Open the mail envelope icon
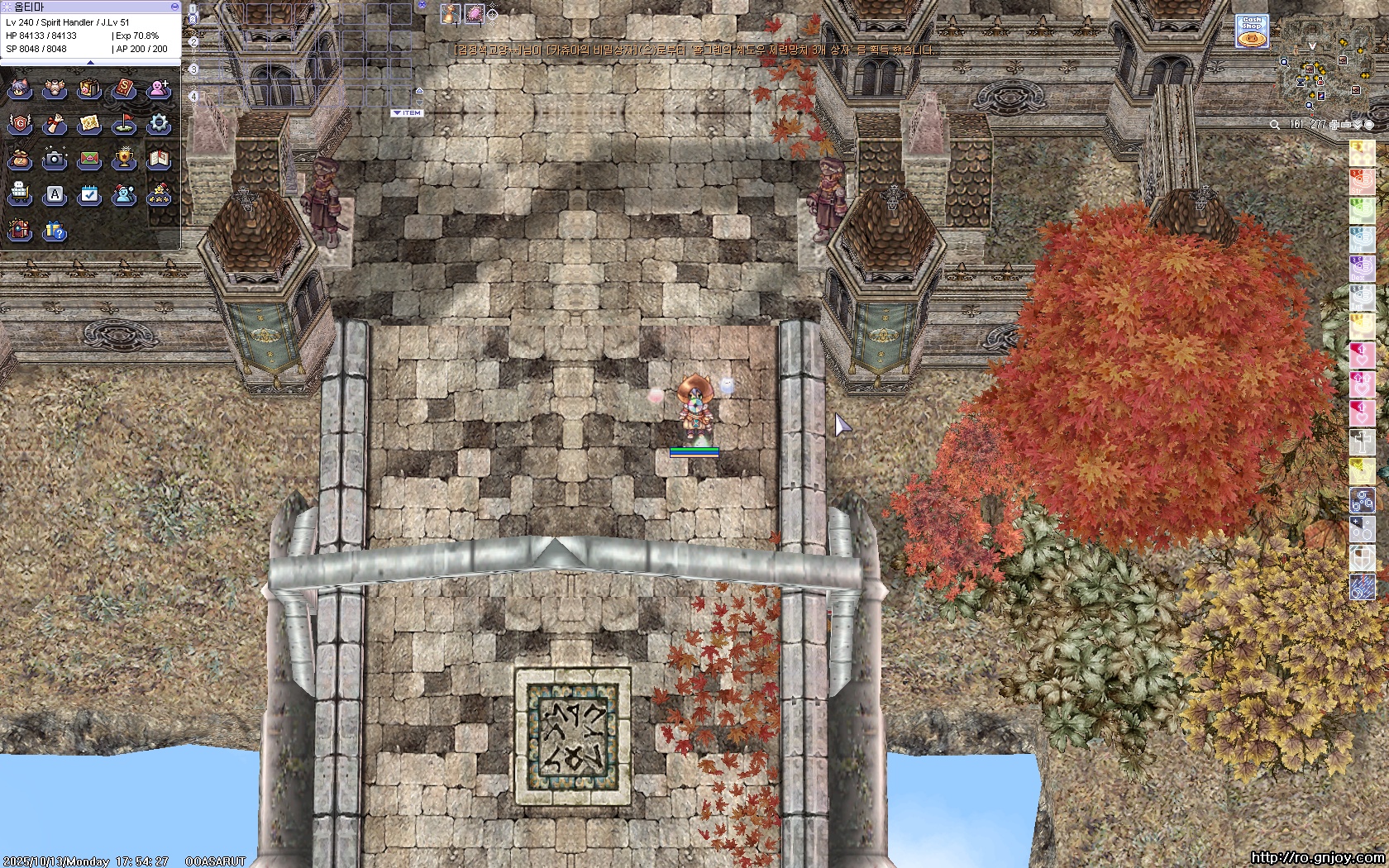 coord(89,159)
